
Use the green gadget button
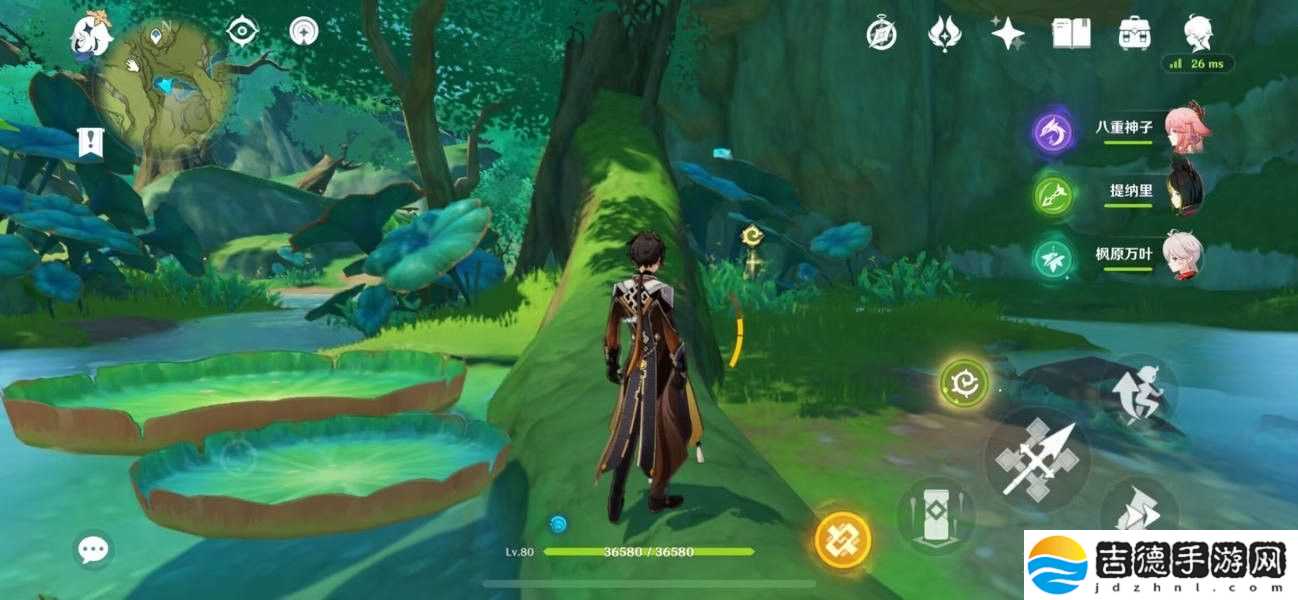click(965, 383)
